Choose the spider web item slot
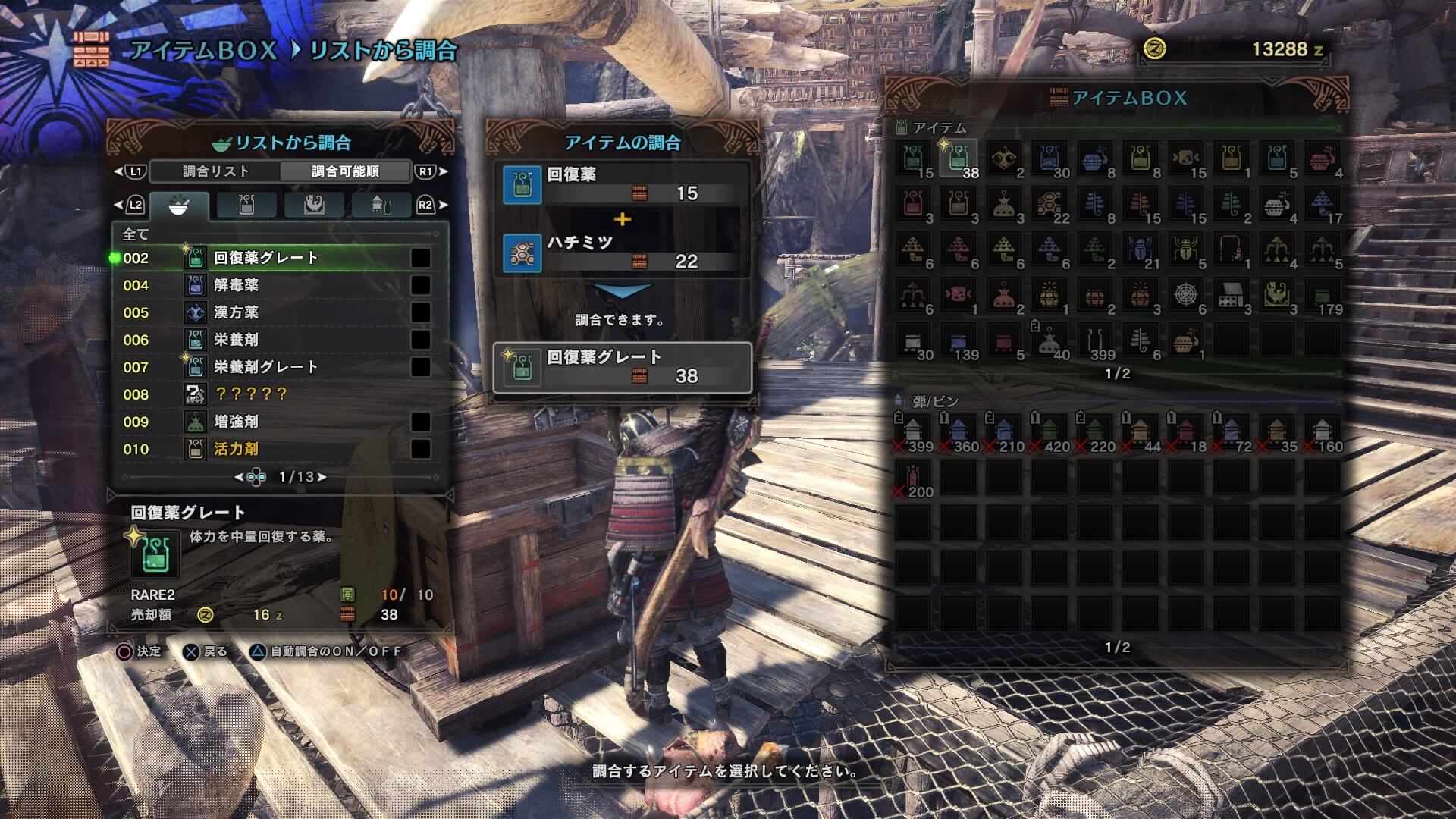The width and height of the screenshot is (1456, 819). 1186,296
